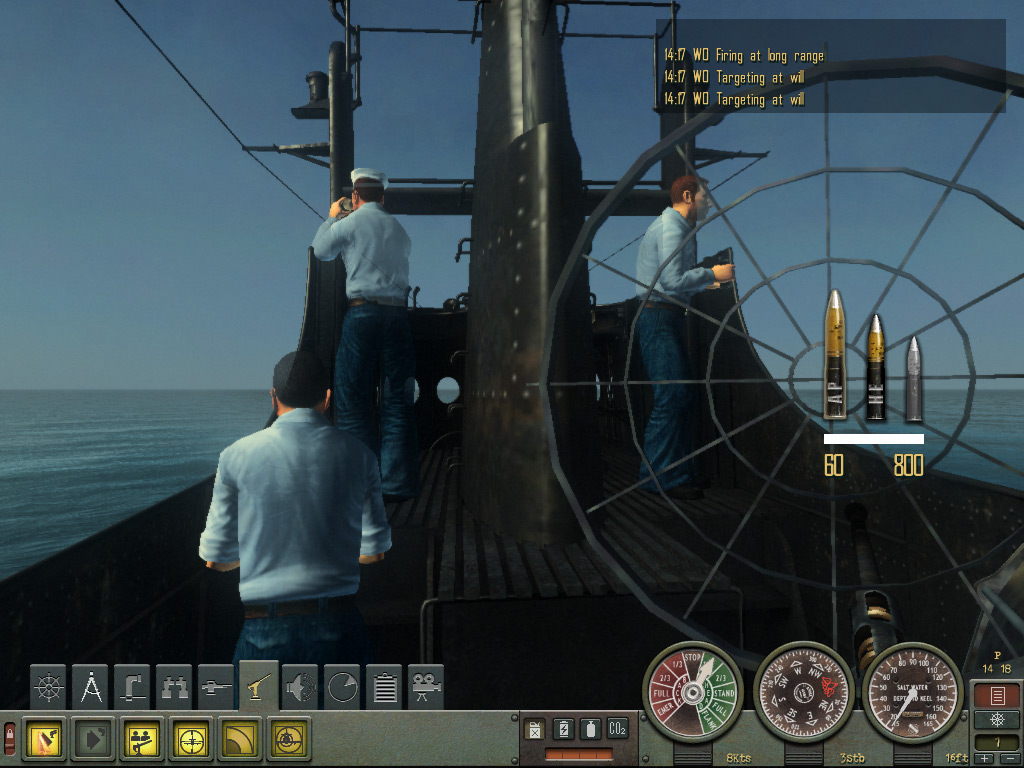Switch to the periscope station
Screen dimensions: 1024x768
point(134,687)
